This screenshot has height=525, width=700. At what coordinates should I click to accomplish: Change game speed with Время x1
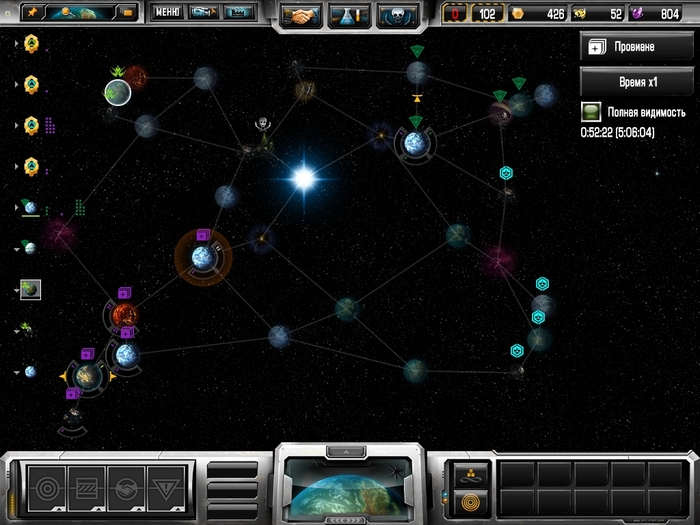pyautogui.click(x=636, y=81)
